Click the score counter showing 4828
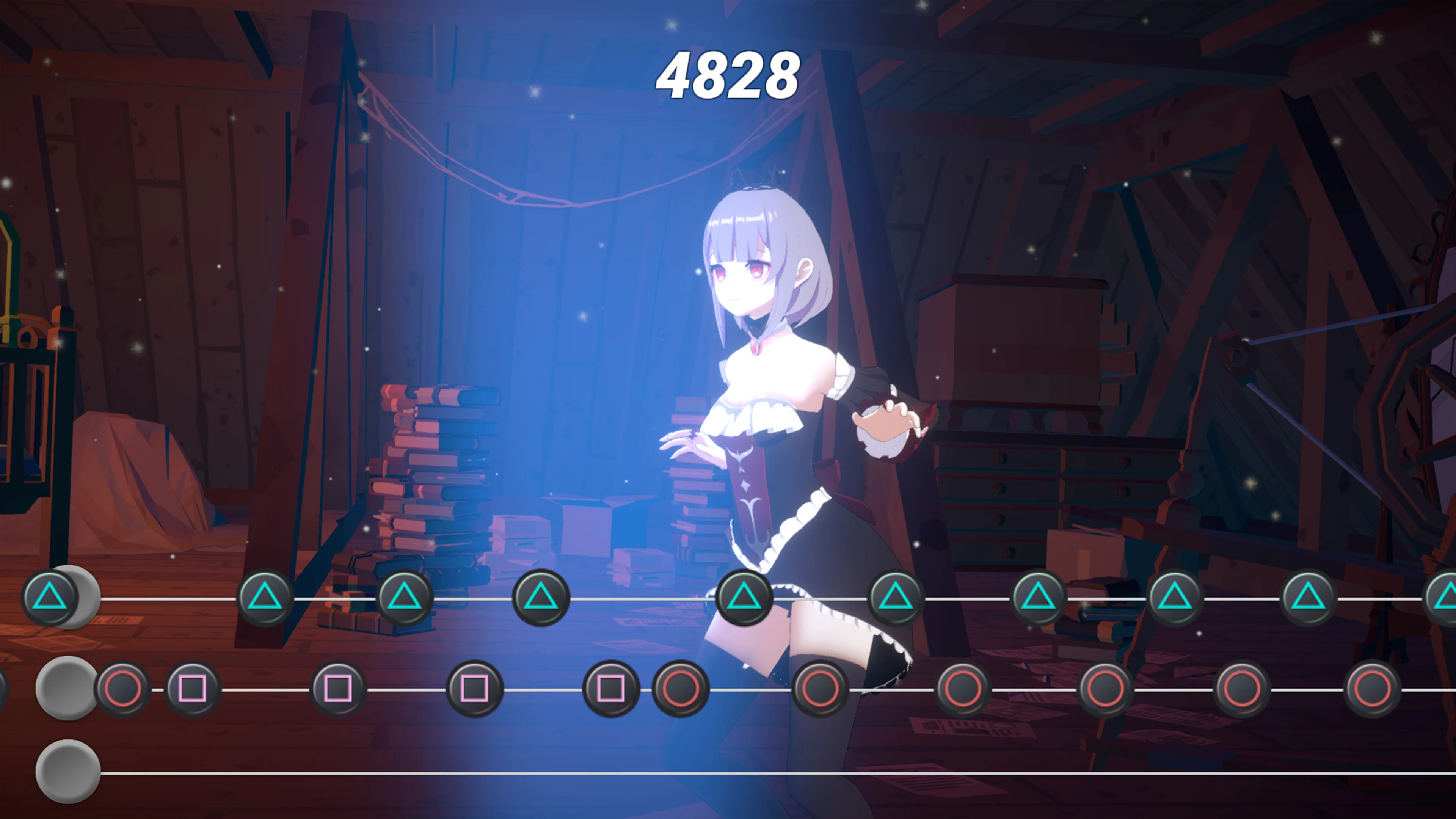Image resolution: width=1456 pixels, height=819 pixels. [x=729, y=74]
